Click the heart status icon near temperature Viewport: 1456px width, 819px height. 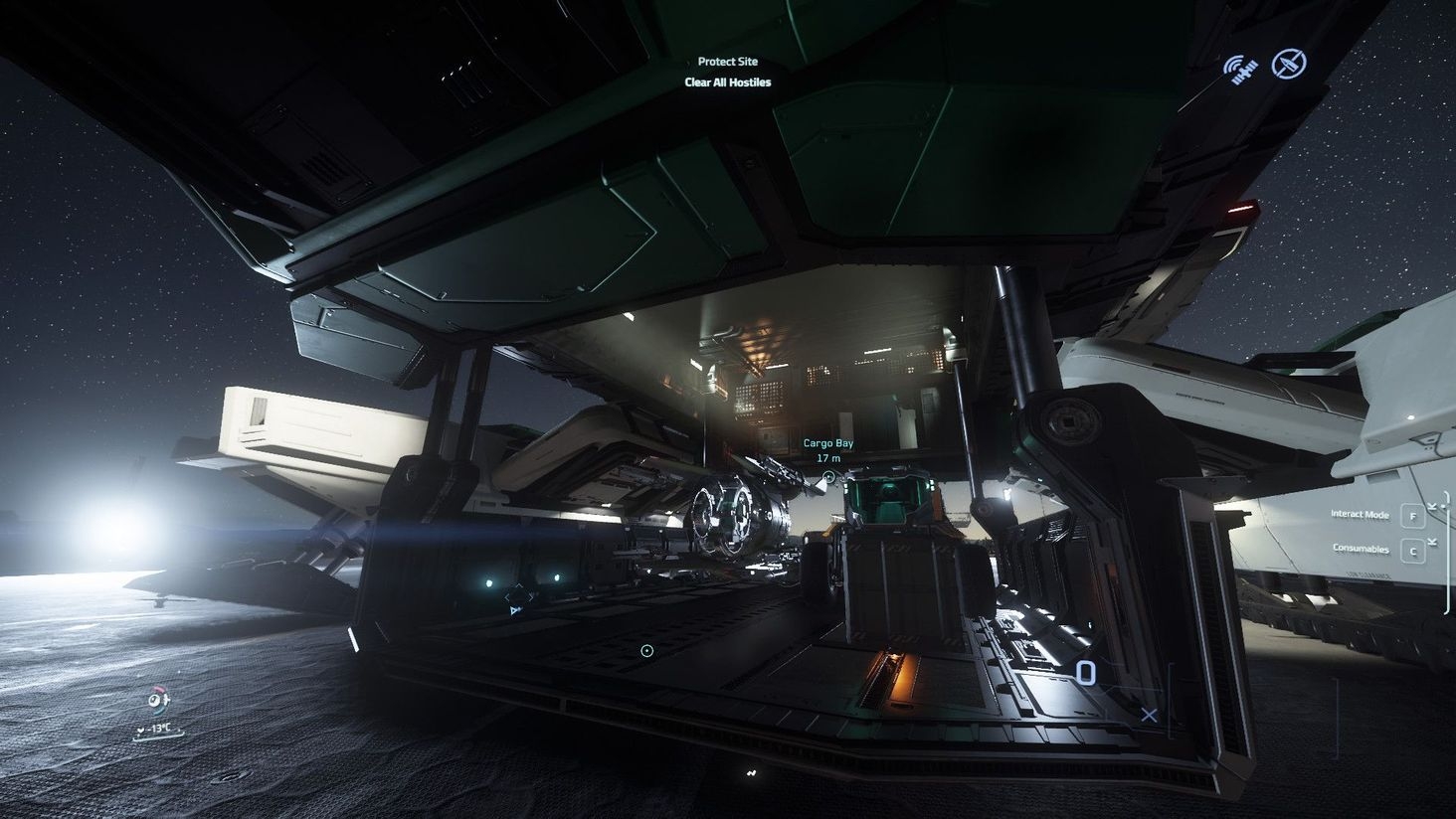click(x=141, y=731)
